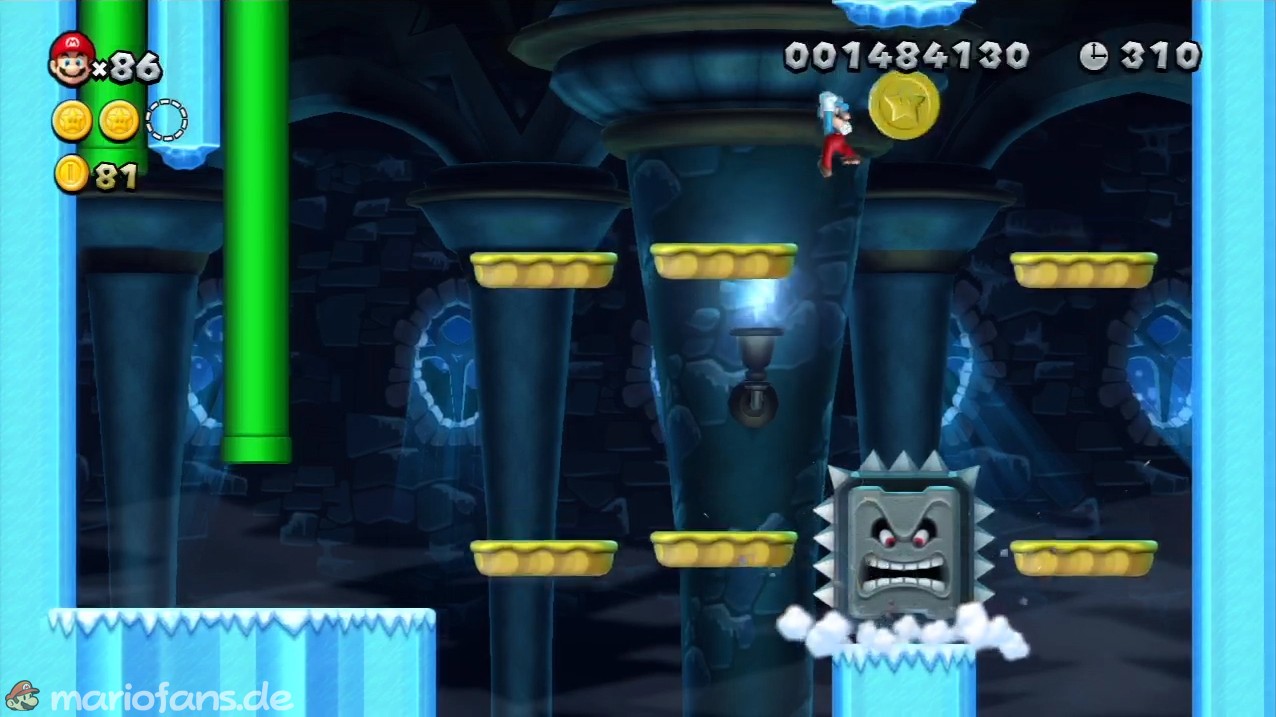Click Mario's head lives icon
The image size is (1276, 717).
pyautogui.click(x=70, y=58)
